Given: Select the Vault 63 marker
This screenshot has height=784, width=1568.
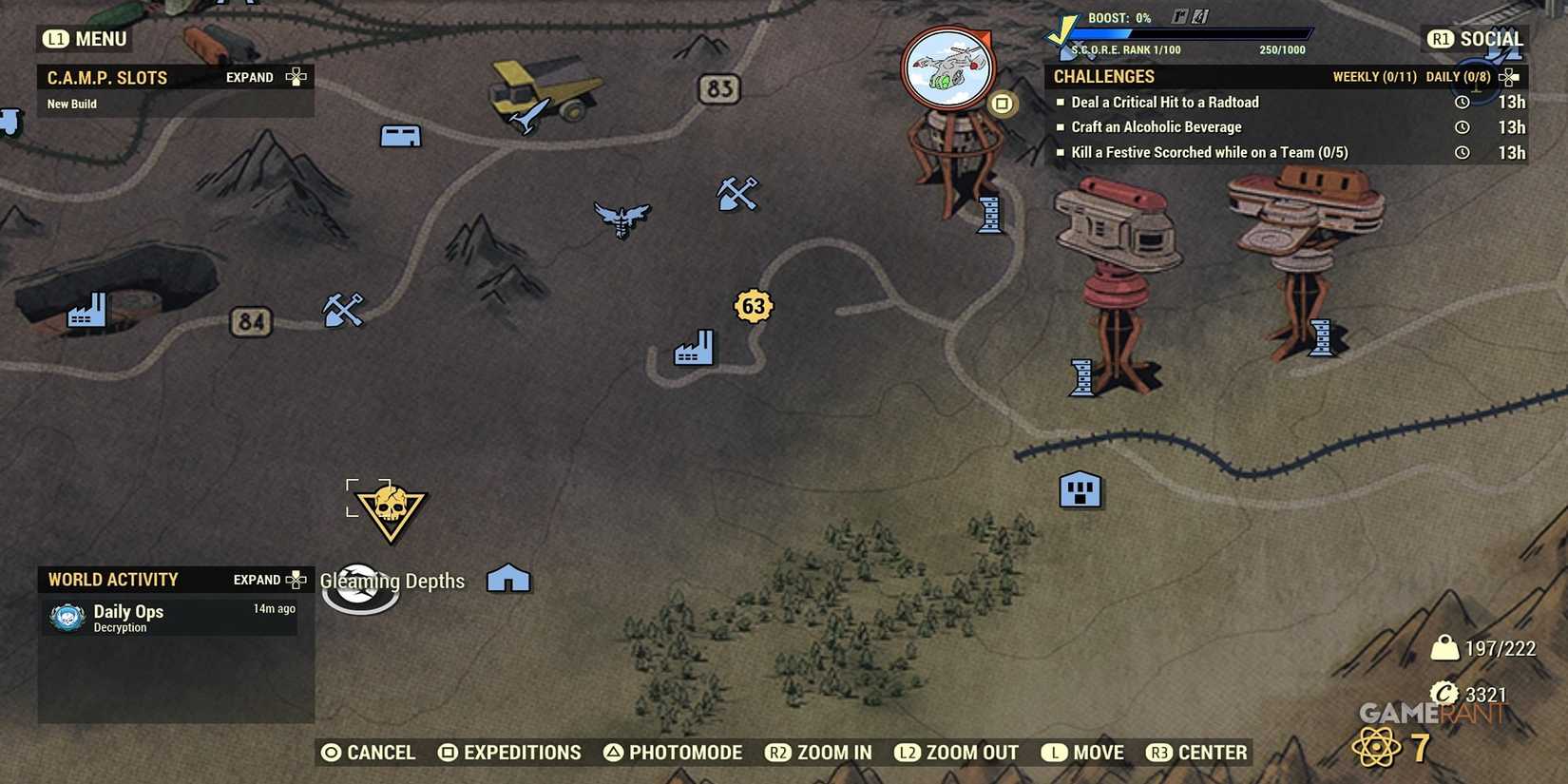Looking at the screenshot, I should (753, 306).
